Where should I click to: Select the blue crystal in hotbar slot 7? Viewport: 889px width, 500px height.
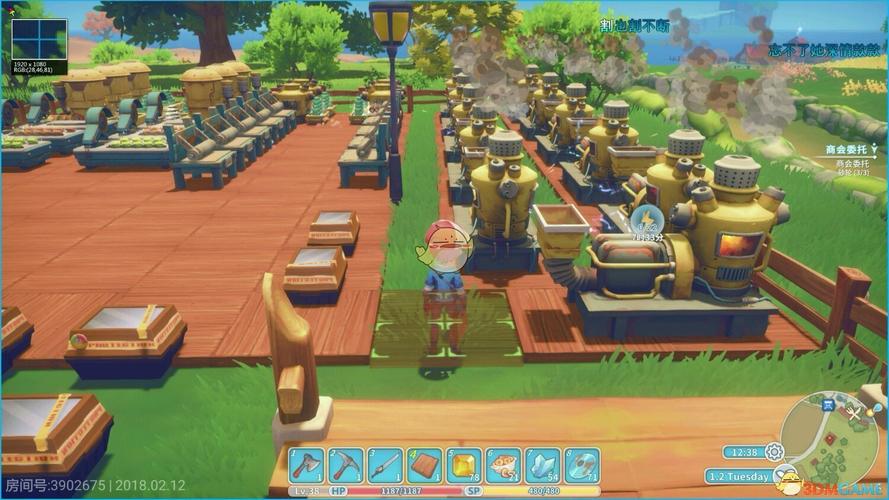point(542,465)
